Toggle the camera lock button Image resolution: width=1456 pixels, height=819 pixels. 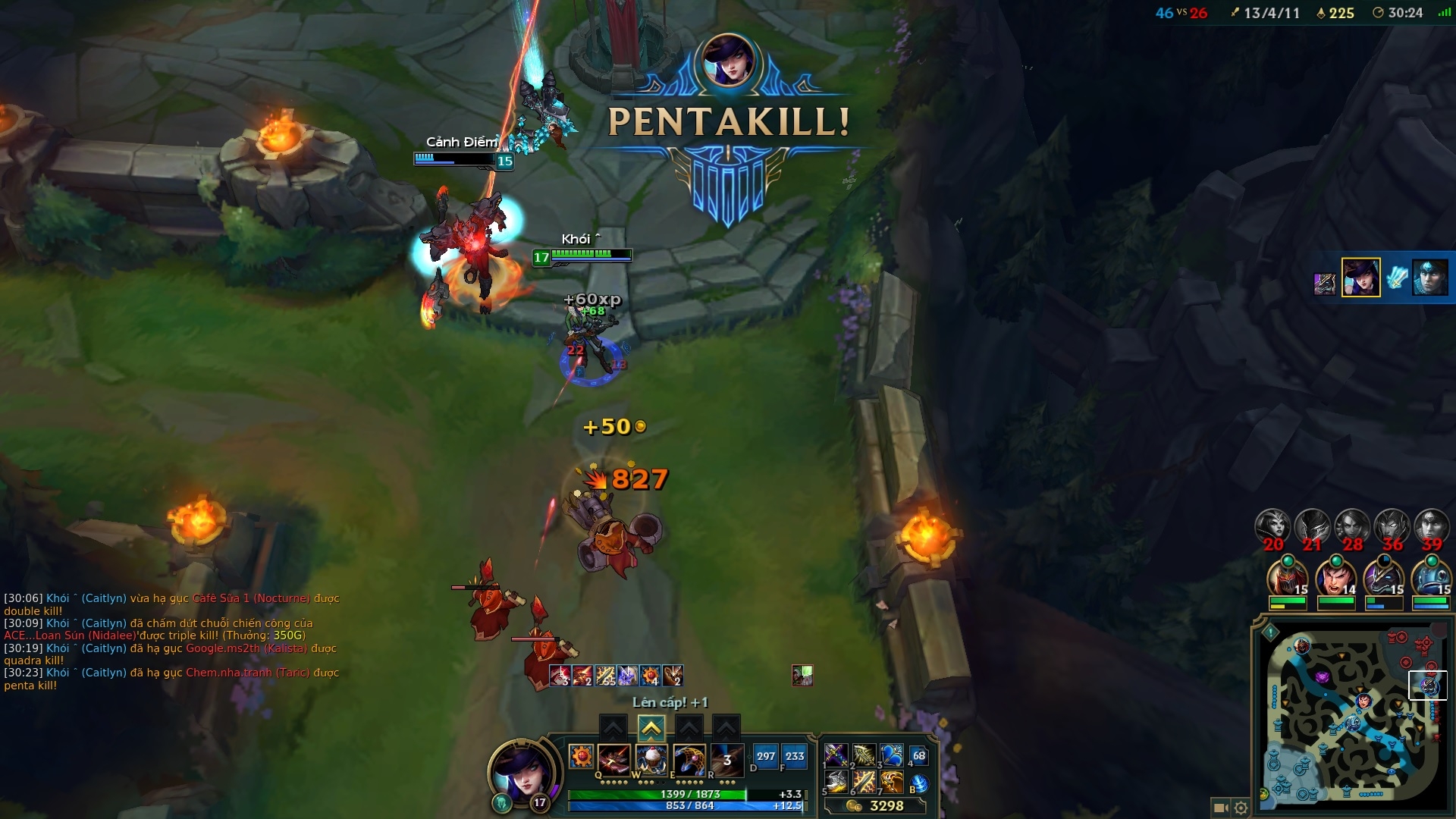point(1220,808)
